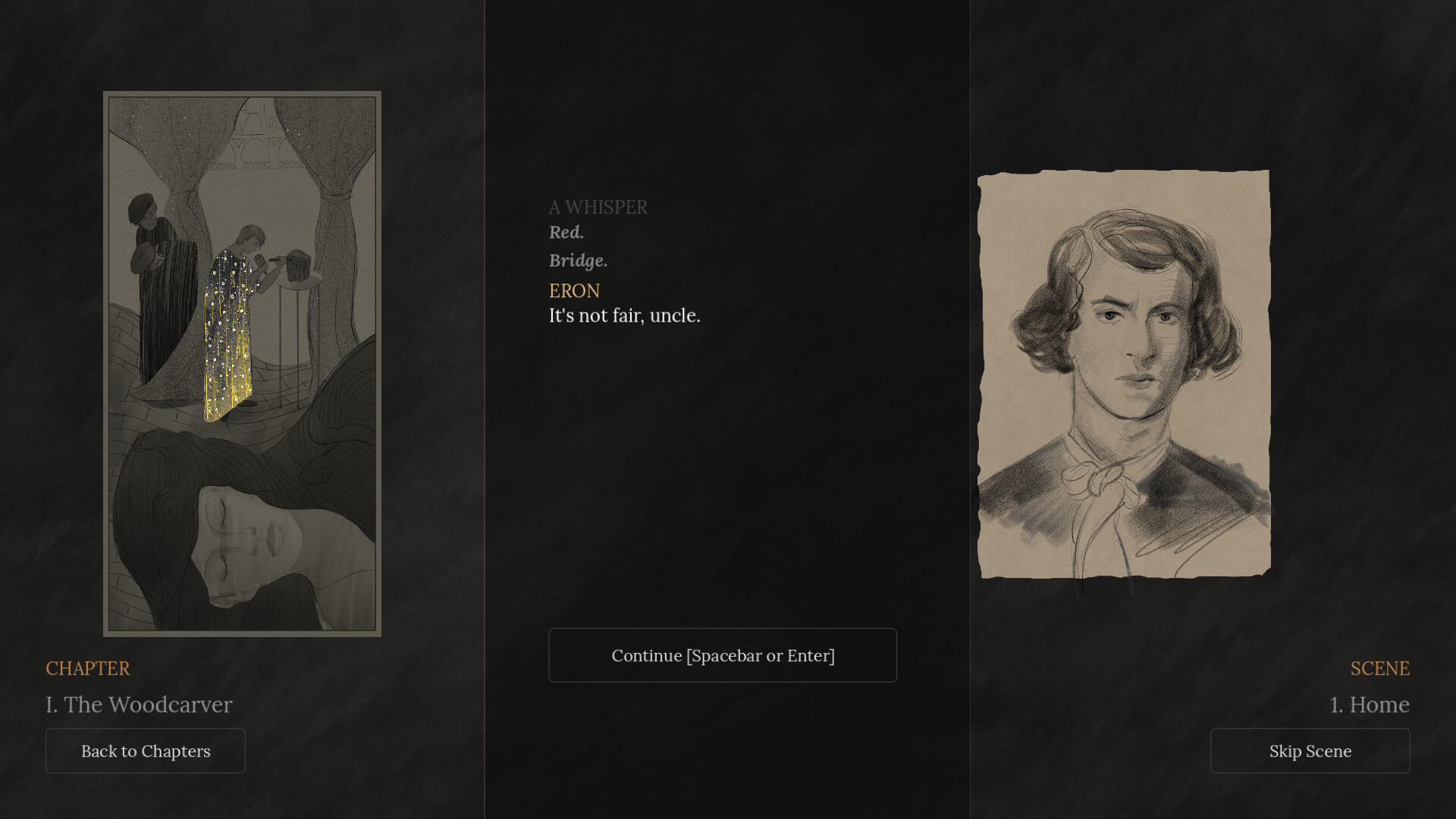Select the whispered word 'Red.'
1456x819 pixels.
pos(566,233)
